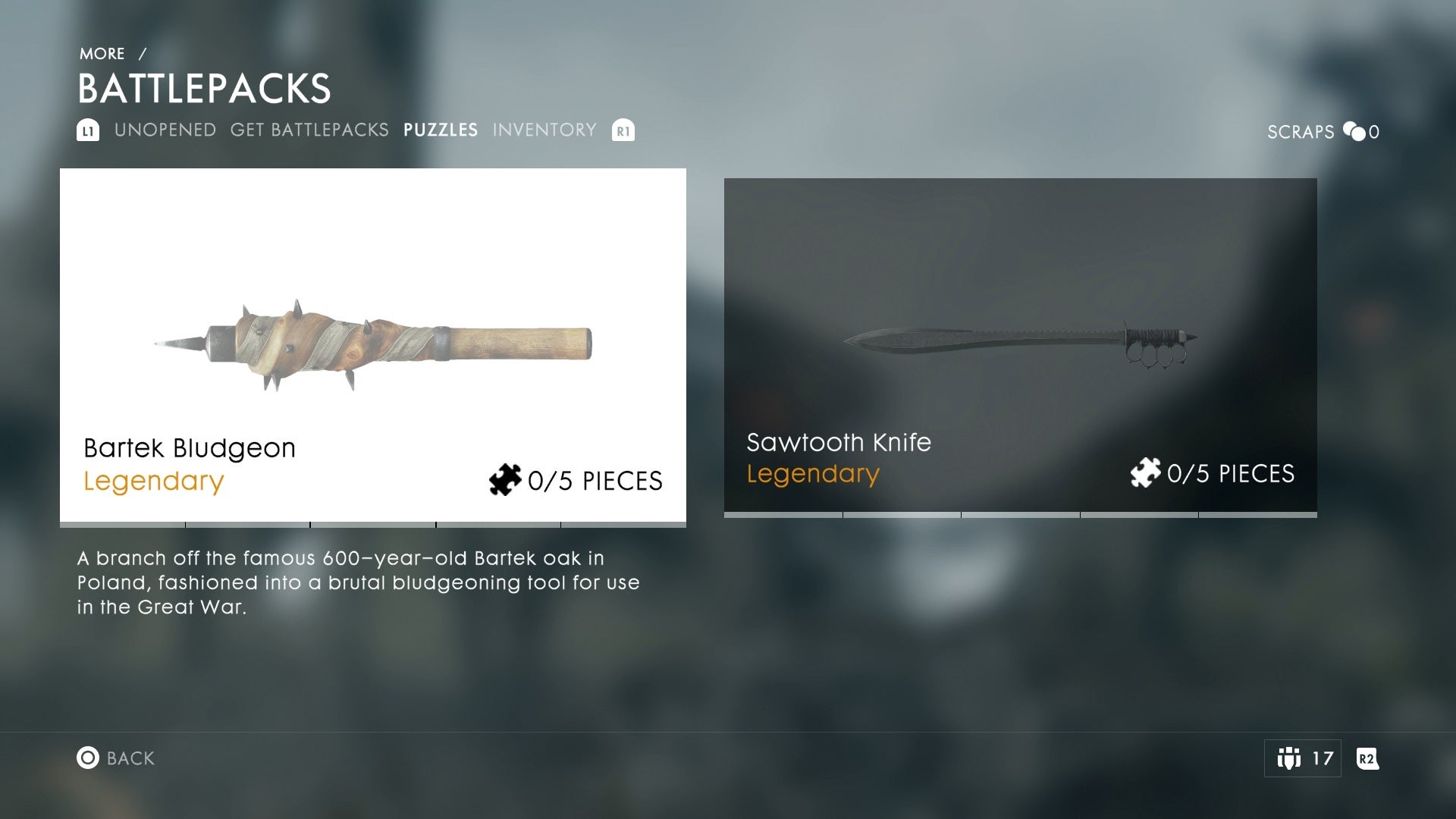The width and height of the screenshot is (1456, 819).
Task: Select the Scraps currency icon
Action: pos(1356,131)
